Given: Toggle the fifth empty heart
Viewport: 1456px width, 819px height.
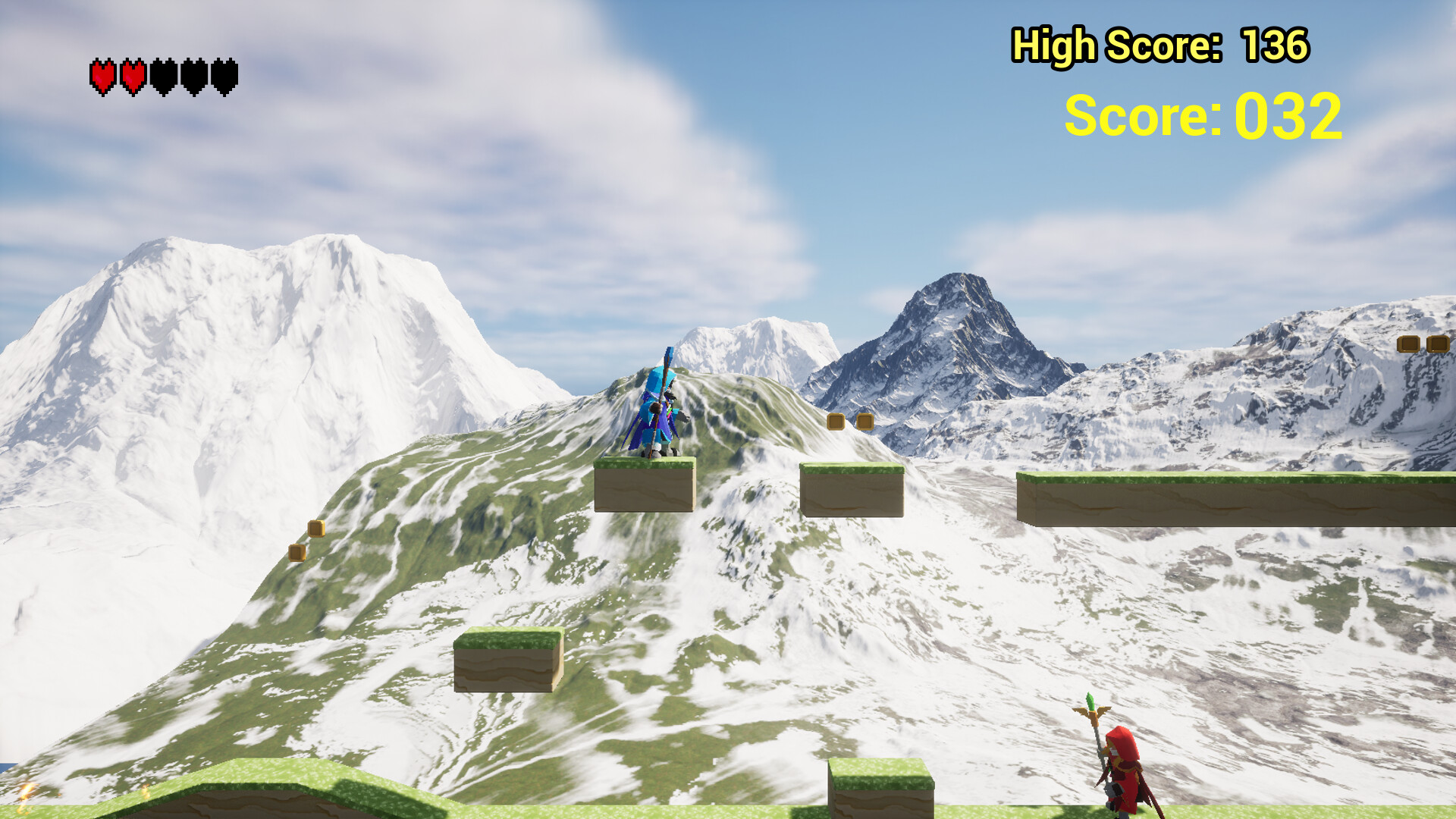Looking at the screenshot, I should click(x=225, y=76).
